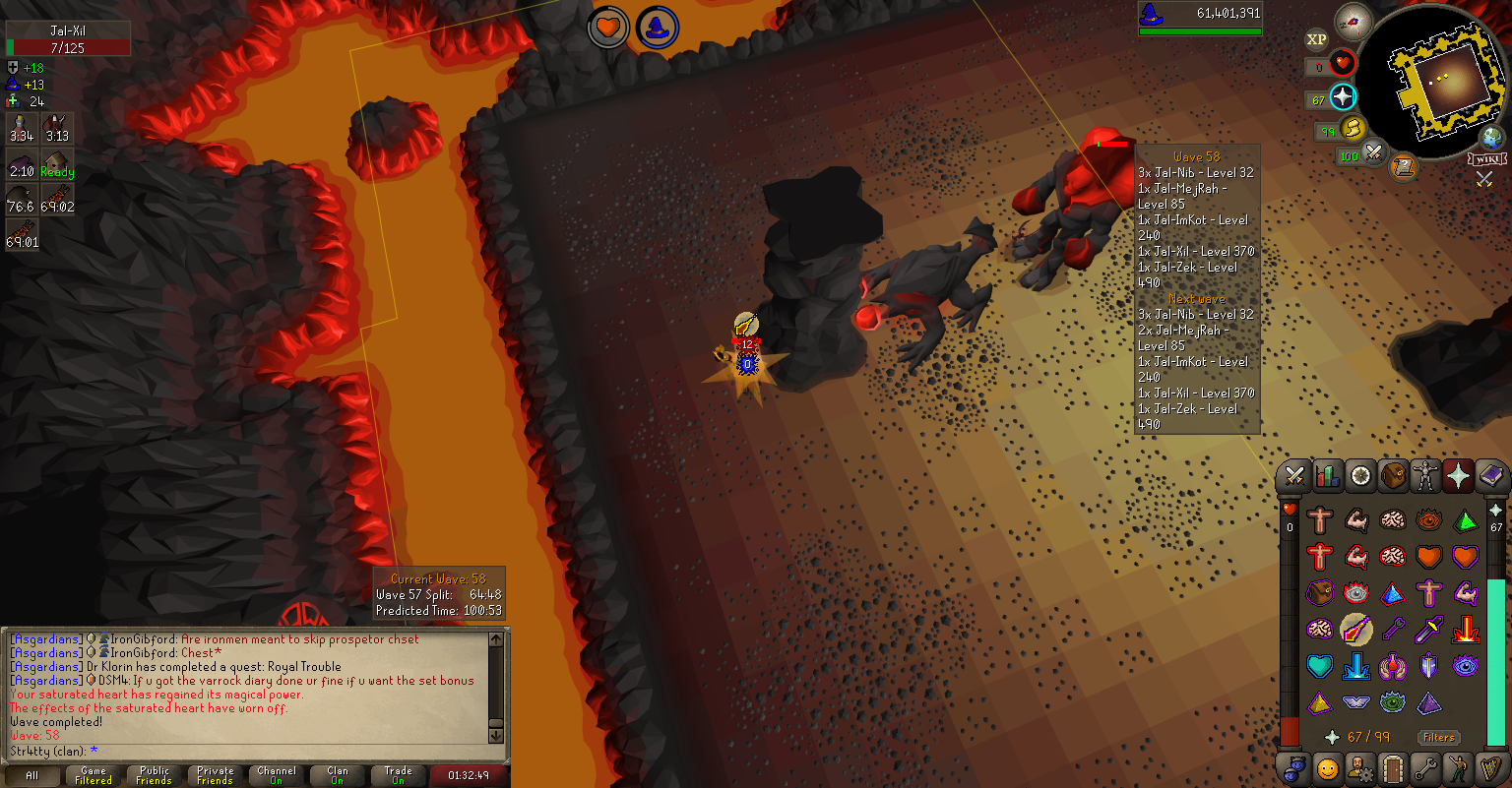Toggle the XP drops button
1512x788 pixels.
(x=1316, y=39)
